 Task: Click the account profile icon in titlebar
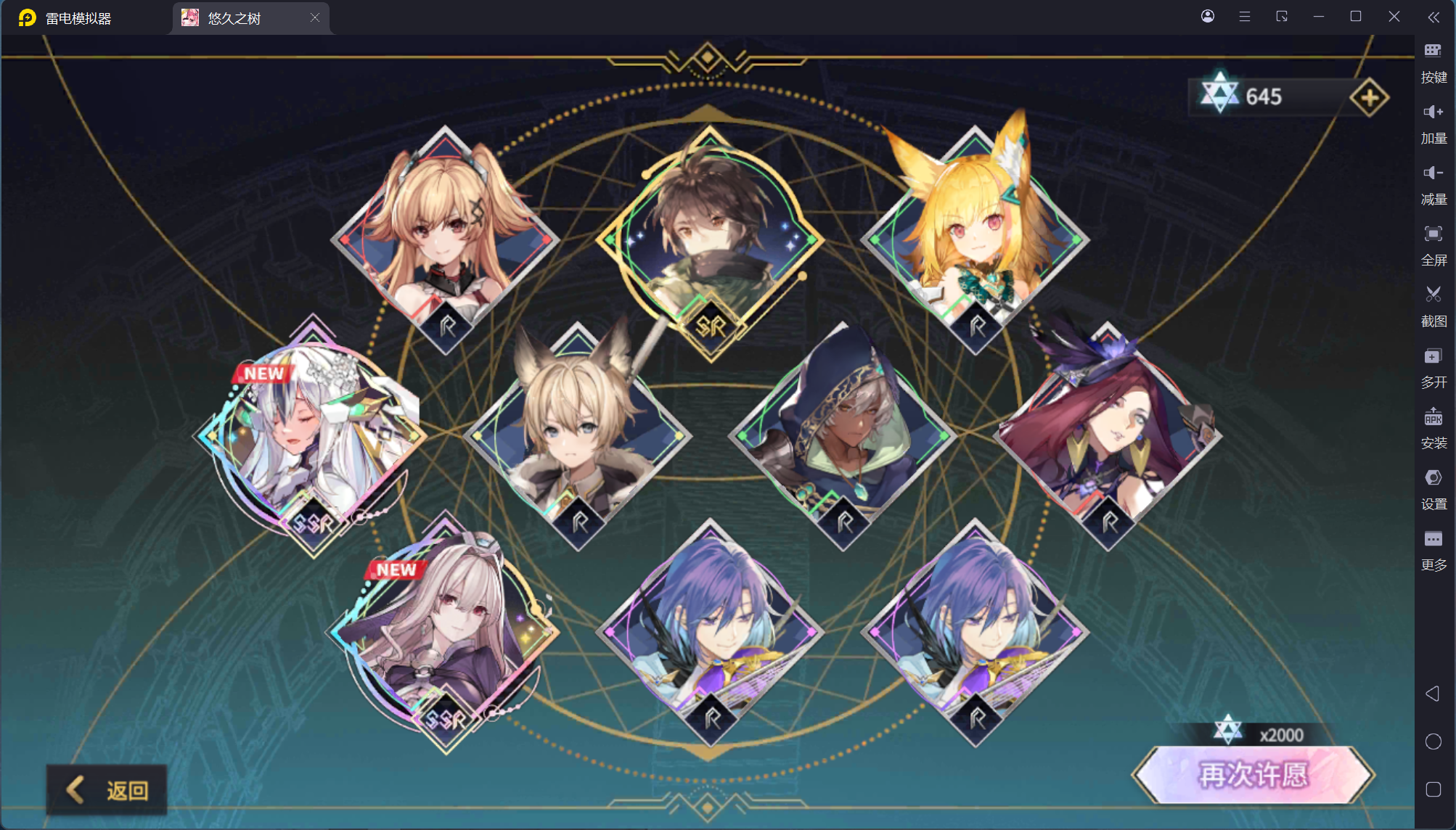(1208, 16)
